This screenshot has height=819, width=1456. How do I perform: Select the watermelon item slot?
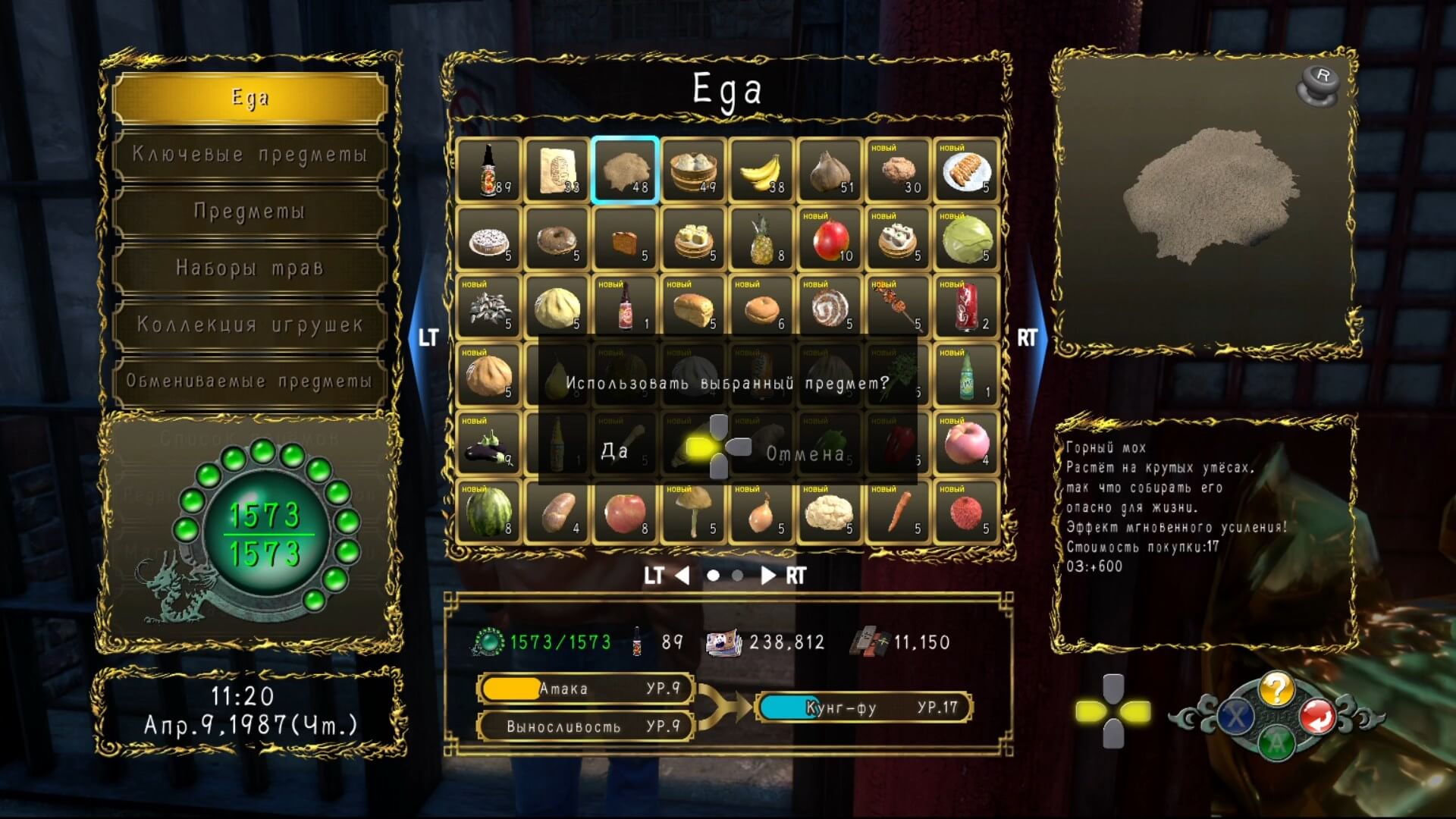tap(488, 512)
